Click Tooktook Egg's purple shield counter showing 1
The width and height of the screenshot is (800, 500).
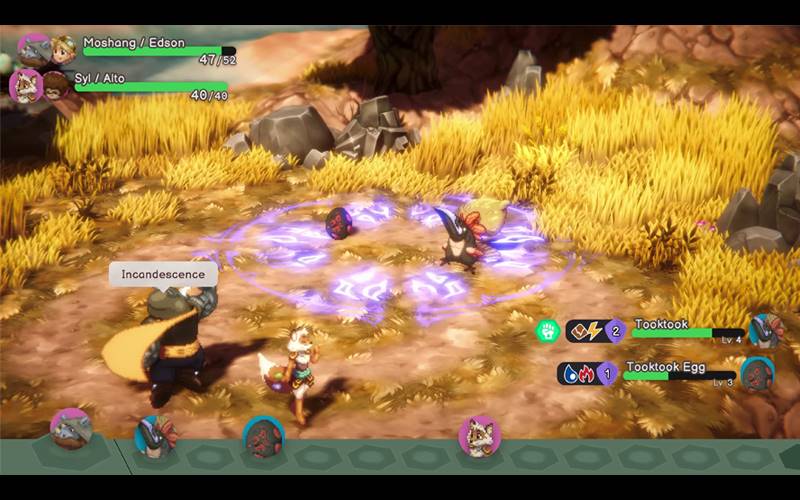pos(607,374)
